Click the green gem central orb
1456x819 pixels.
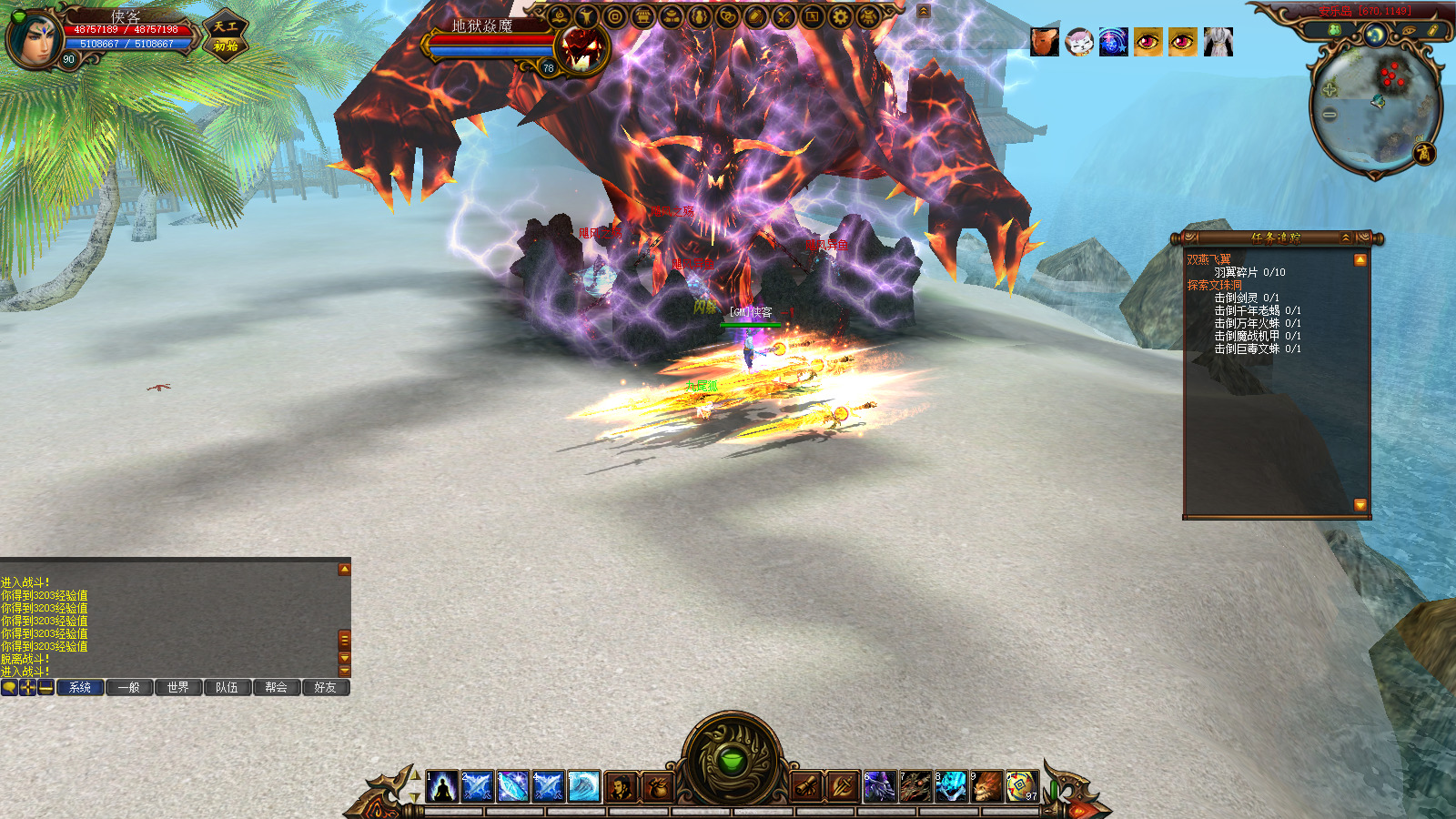[733, 760]
